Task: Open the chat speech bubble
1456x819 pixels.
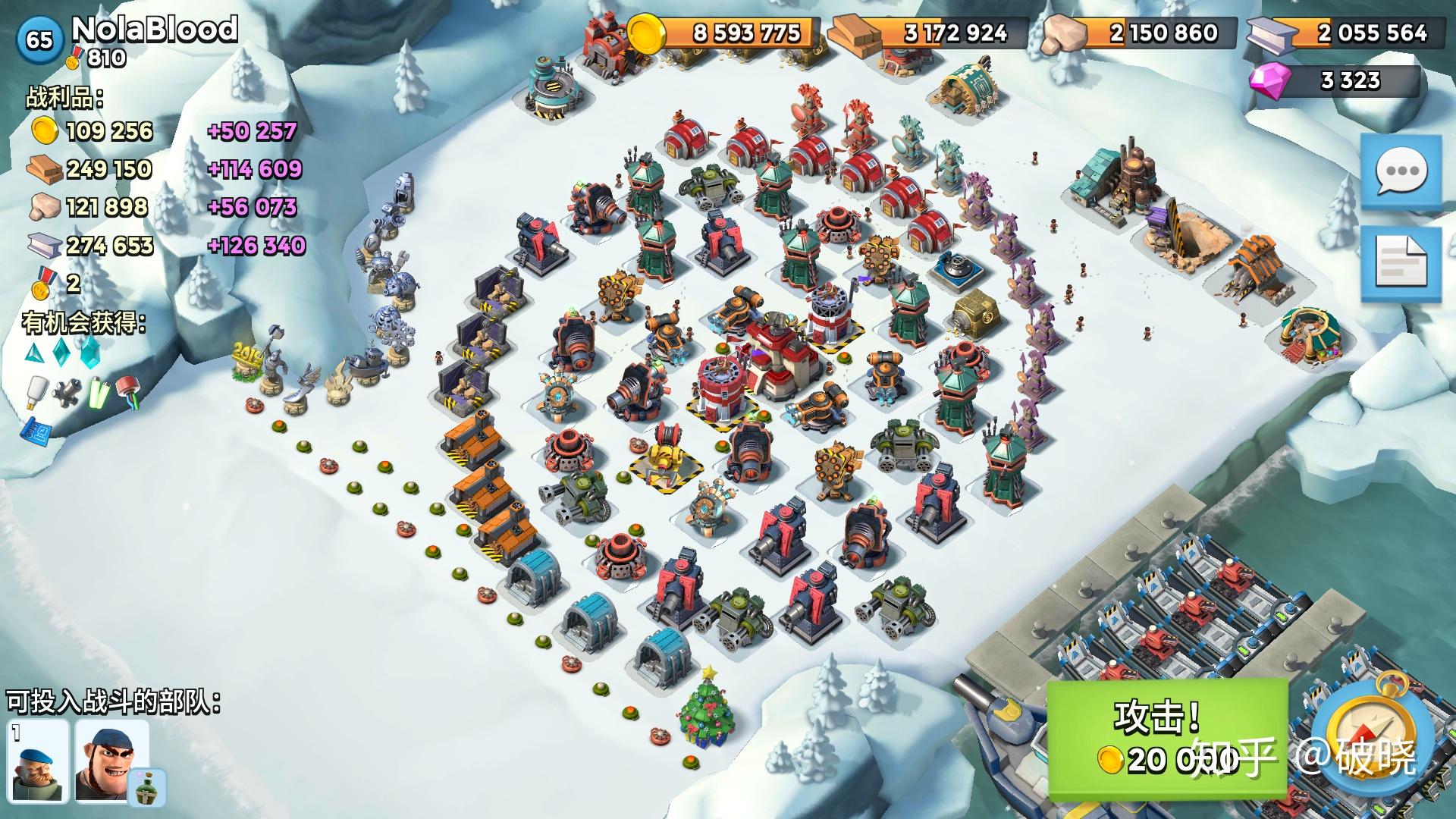Action: (1401, 172)
